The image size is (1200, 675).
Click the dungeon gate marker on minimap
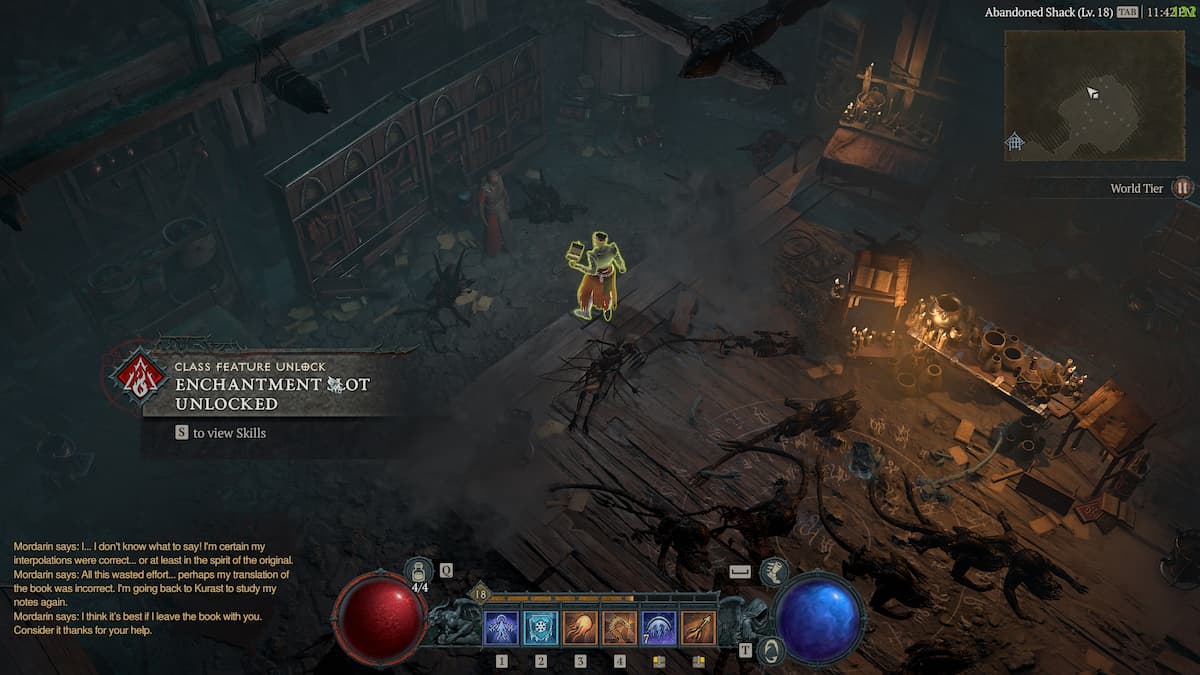(x=1015, y=142)
